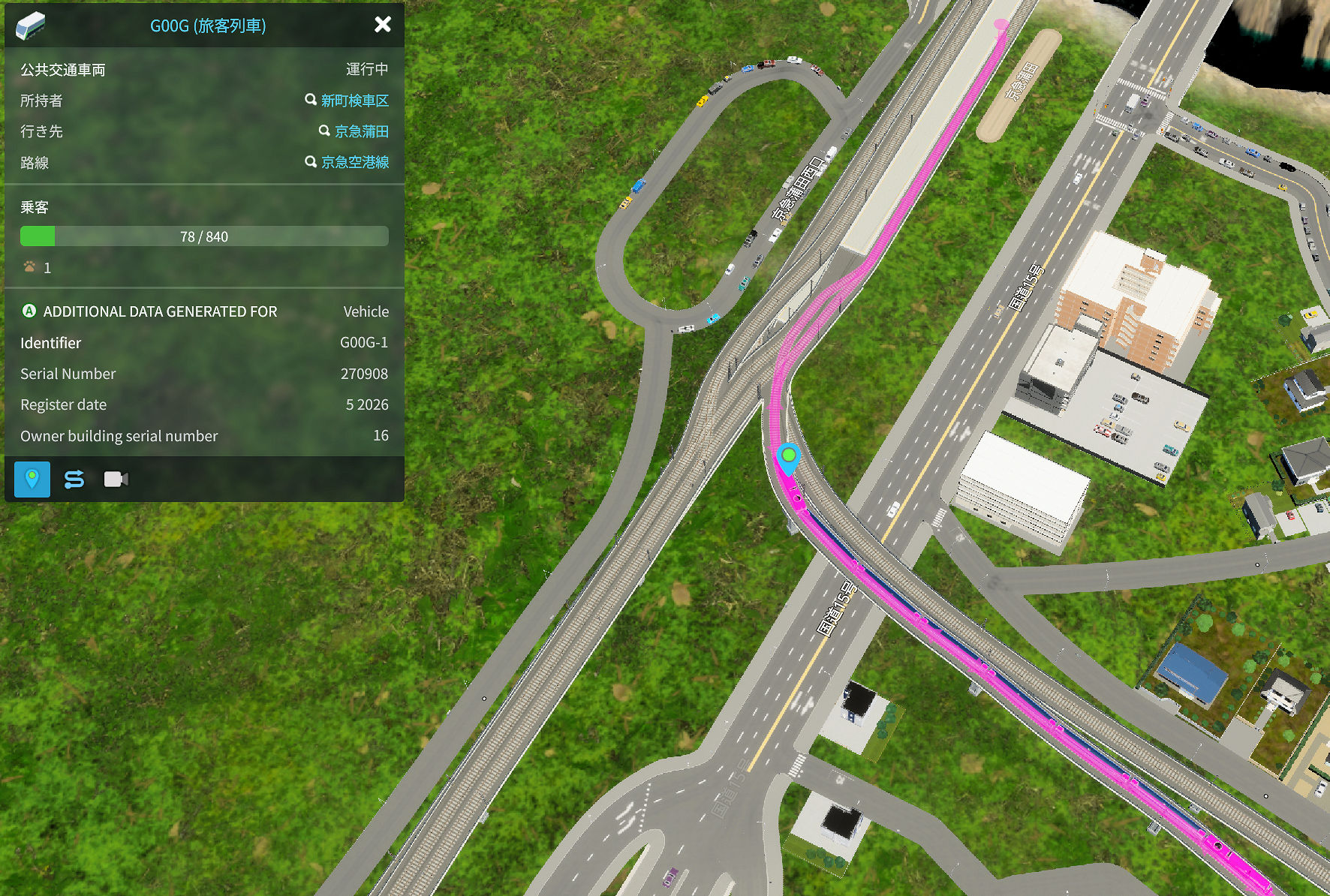Click the G00G panel title
The height and width of the screenshot is (896, 1330).
[208, 26]
